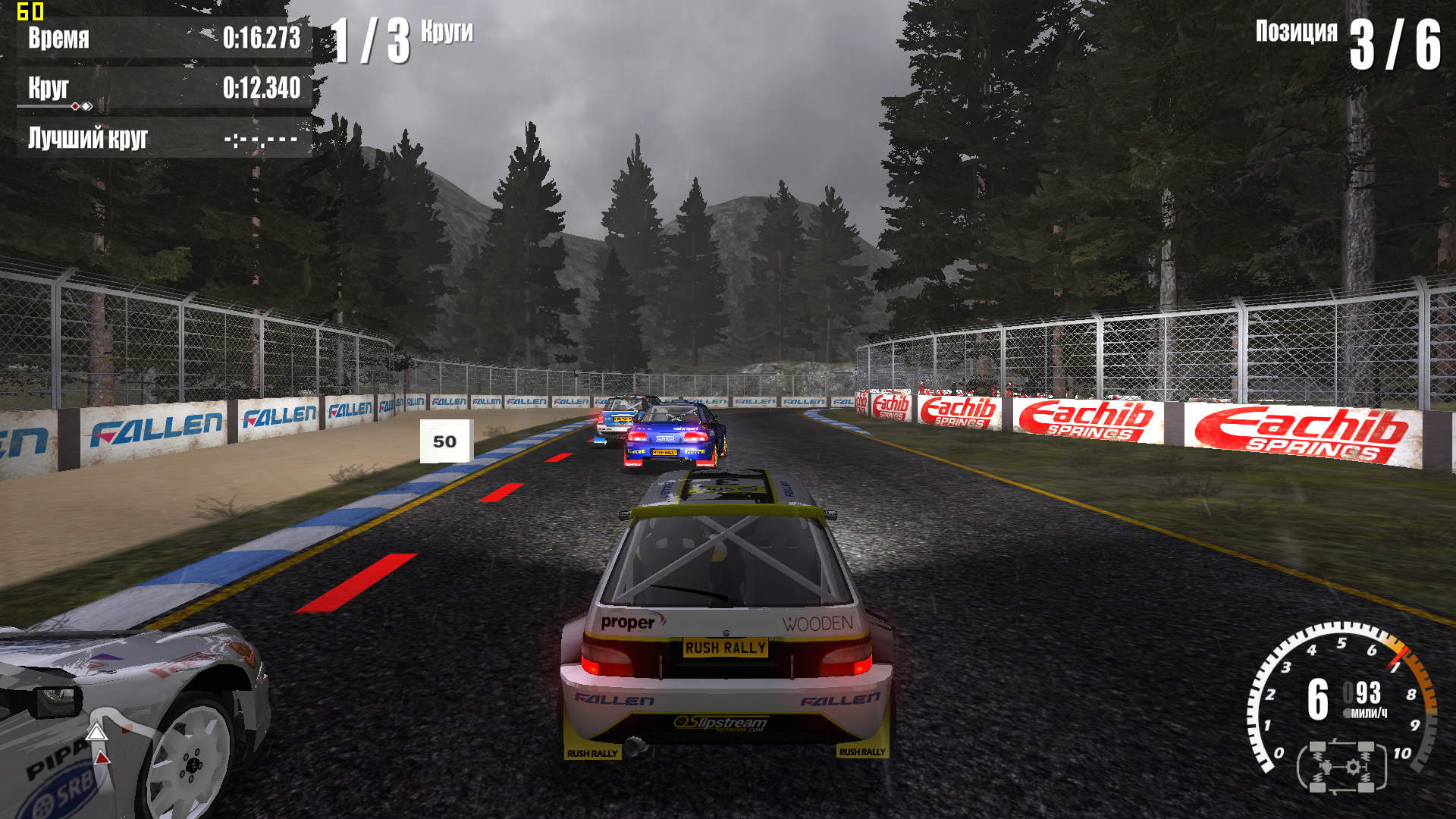This screenshot has height=819, width=1456.
Task: Select the car drivetrain damage diagram
Action: coord(1341,767)
